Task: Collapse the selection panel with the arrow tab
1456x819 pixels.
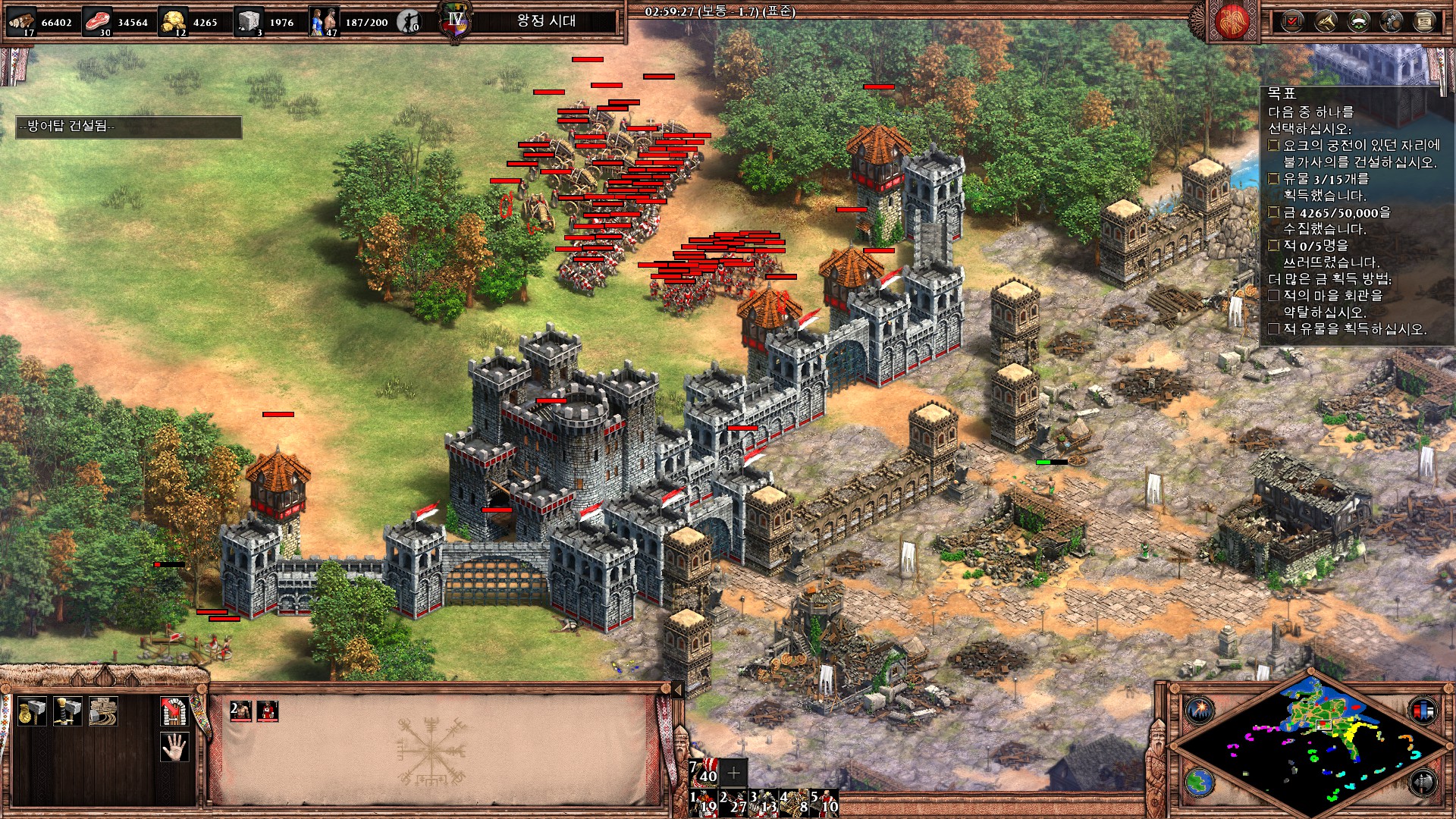Action: point(677,689)
